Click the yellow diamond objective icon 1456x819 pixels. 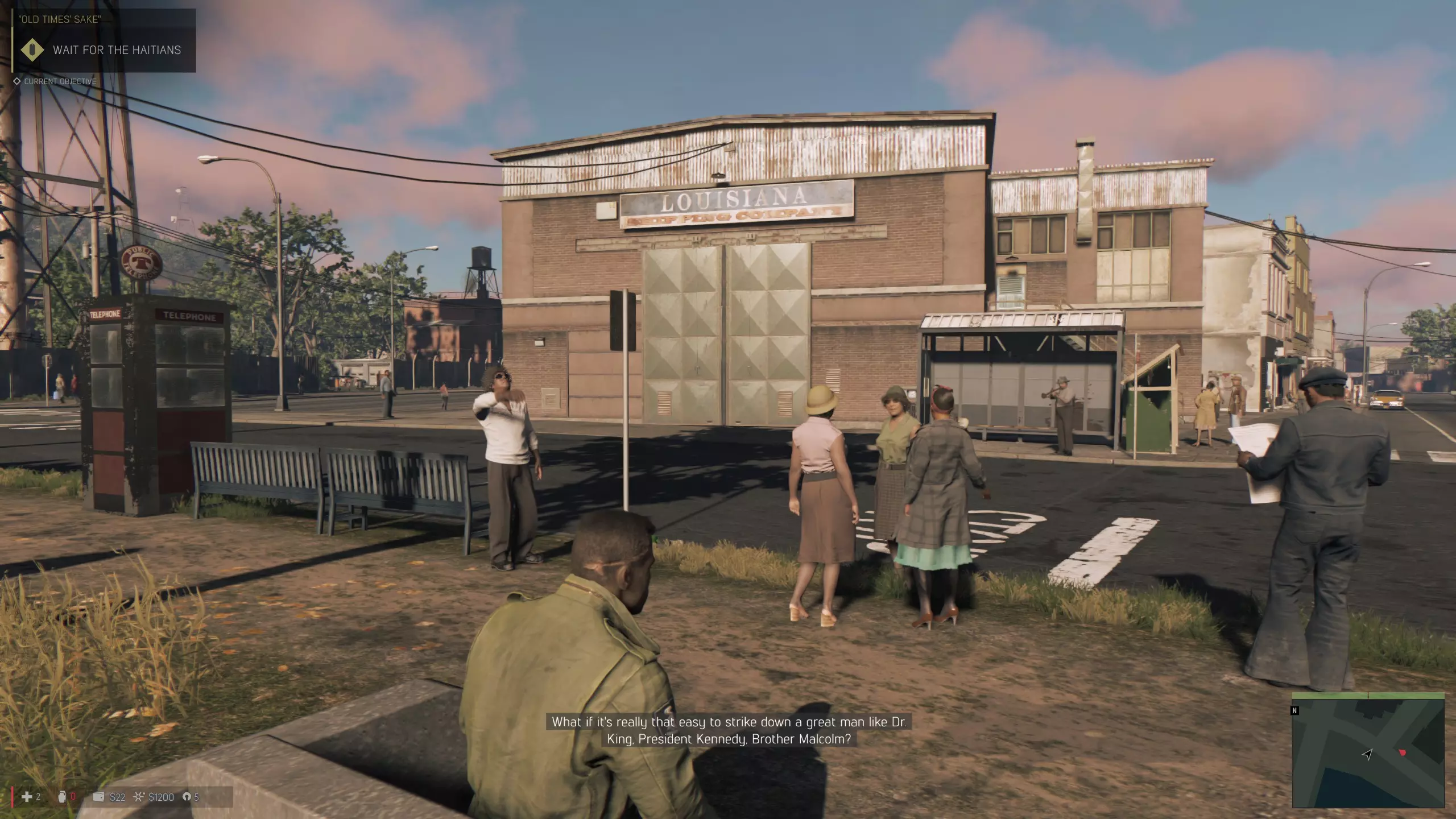(x=32, y=50)
